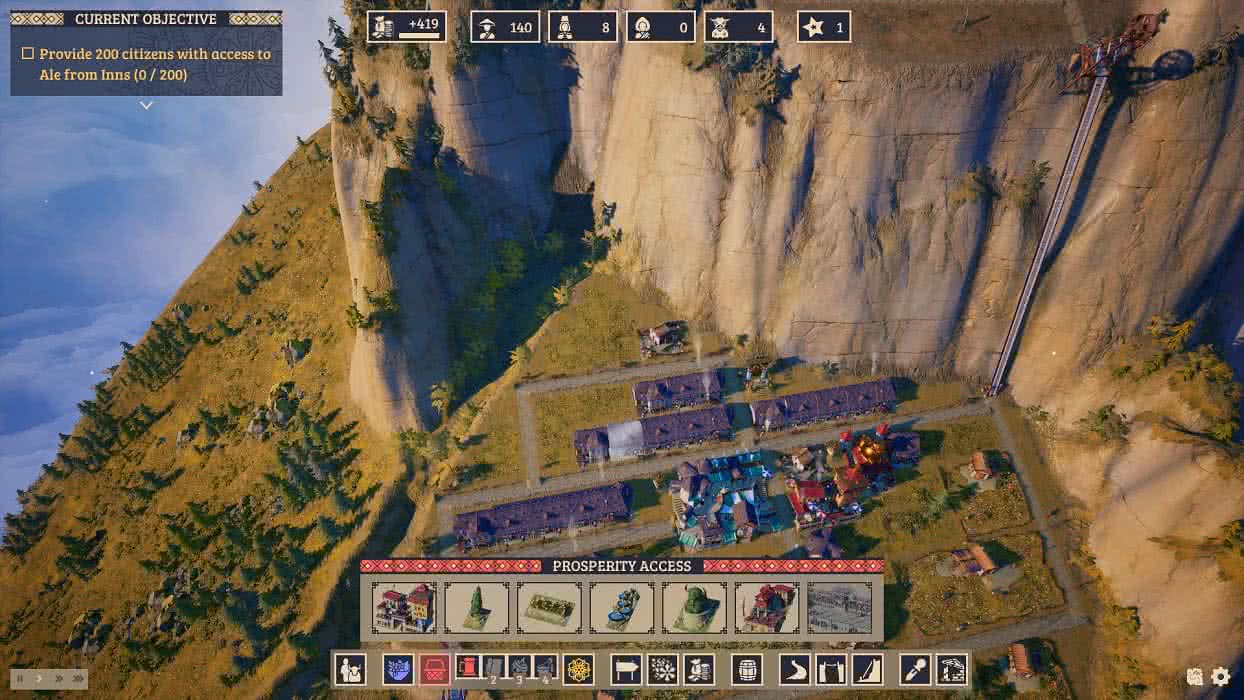This screenshot has height=700, width=1244.
Task: Select the red basket market category
Action: point(434,669)
